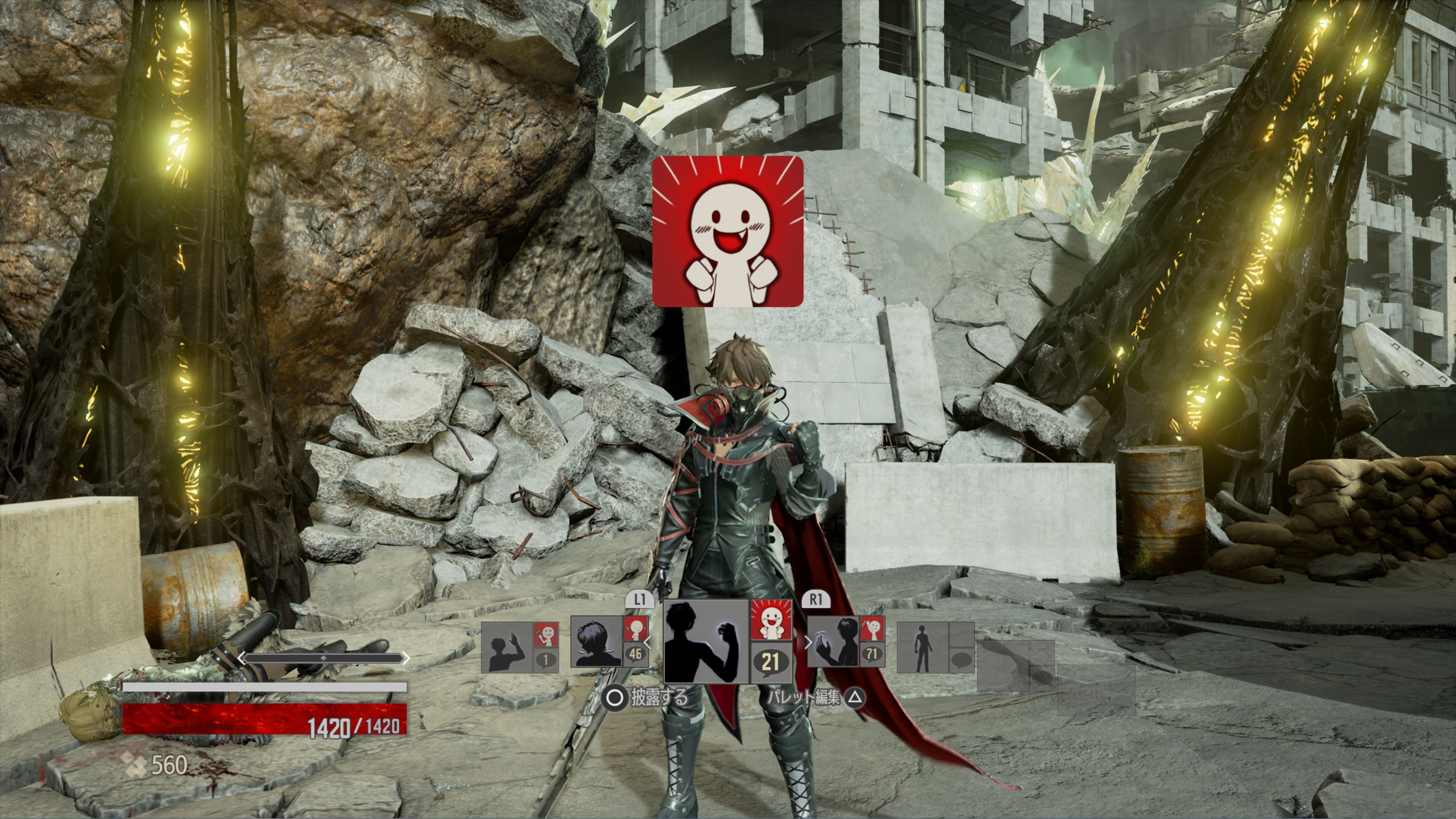This screenshot has height=819, width=1456.
Task: Click the haze currency diamond icon near 560
Action: (x=136, y=765)
